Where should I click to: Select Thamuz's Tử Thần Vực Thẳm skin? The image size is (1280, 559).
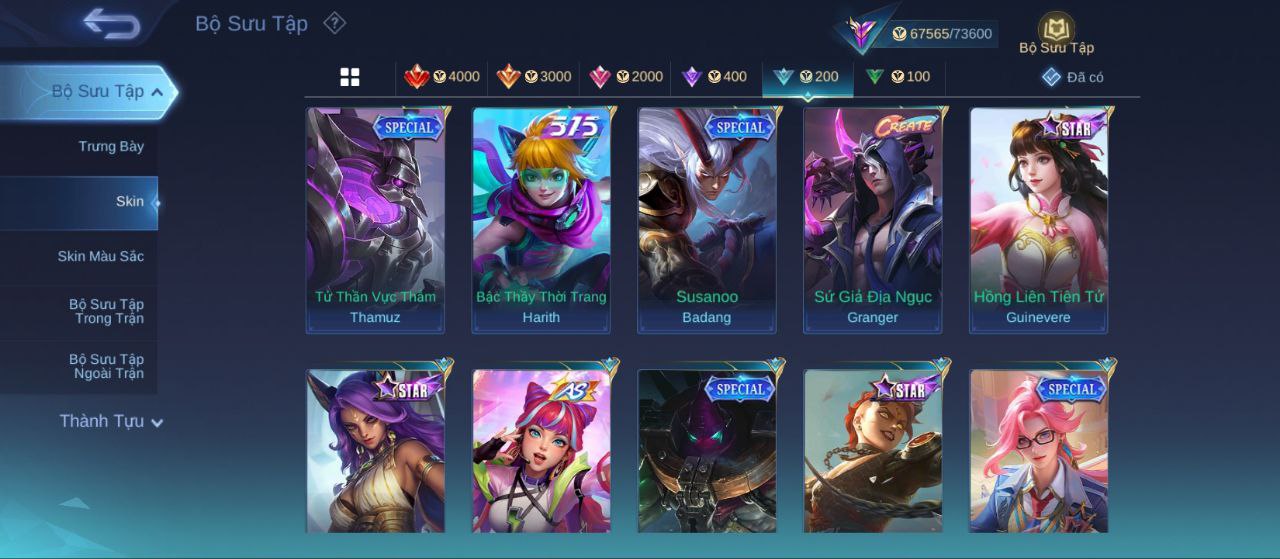[375, 220]
